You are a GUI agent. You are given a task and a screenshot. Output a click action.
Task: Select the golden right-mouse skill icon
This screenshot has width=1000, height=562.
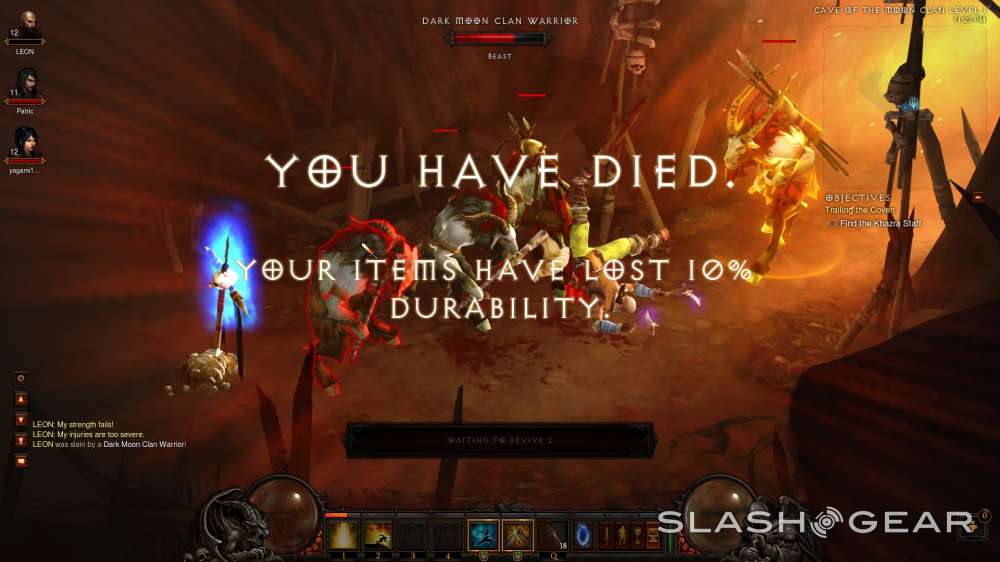pos(517,535)
